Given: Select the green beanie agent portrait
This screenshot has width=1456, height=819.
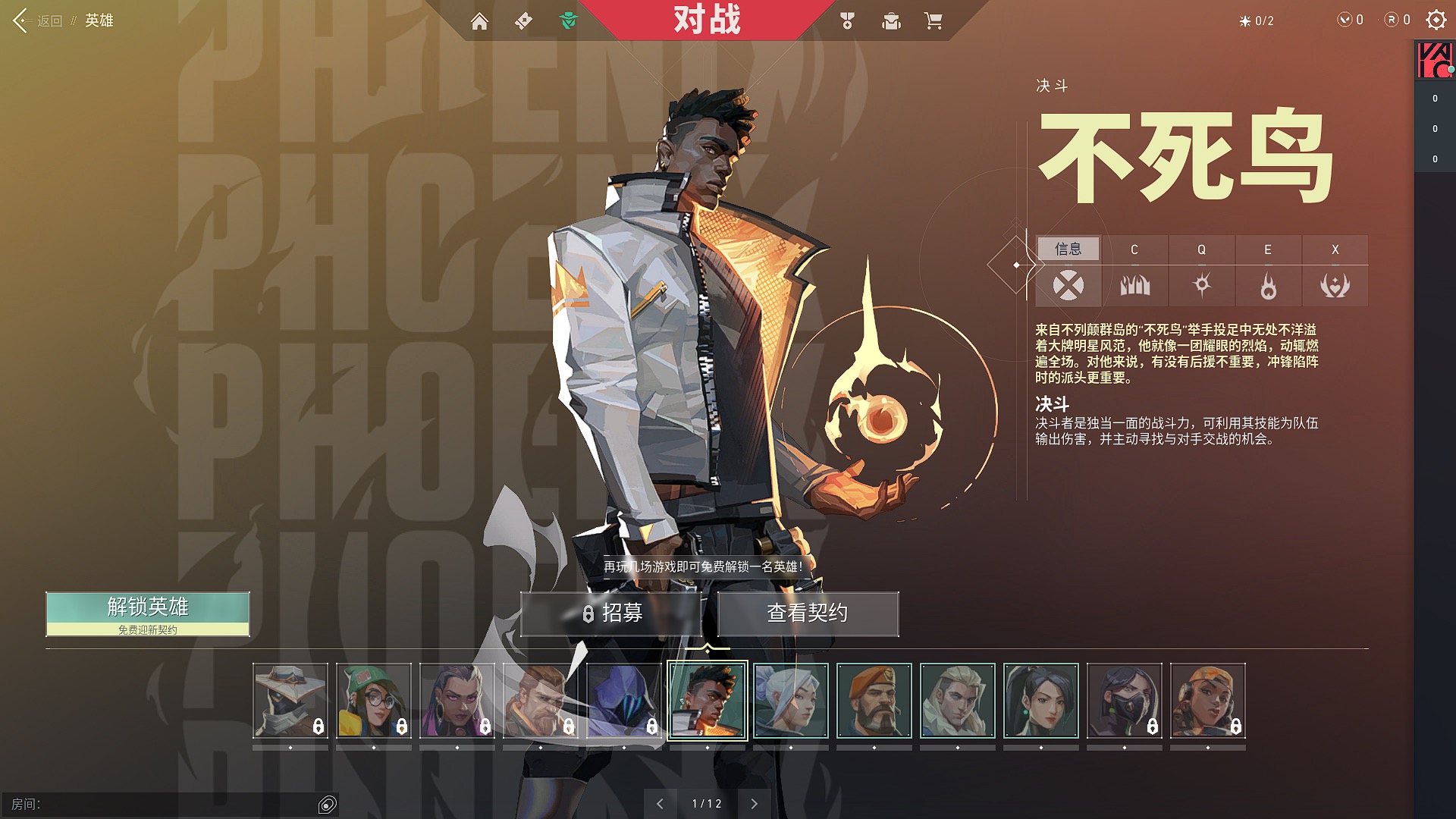Looking at the screenshot, I should [374, 701].
